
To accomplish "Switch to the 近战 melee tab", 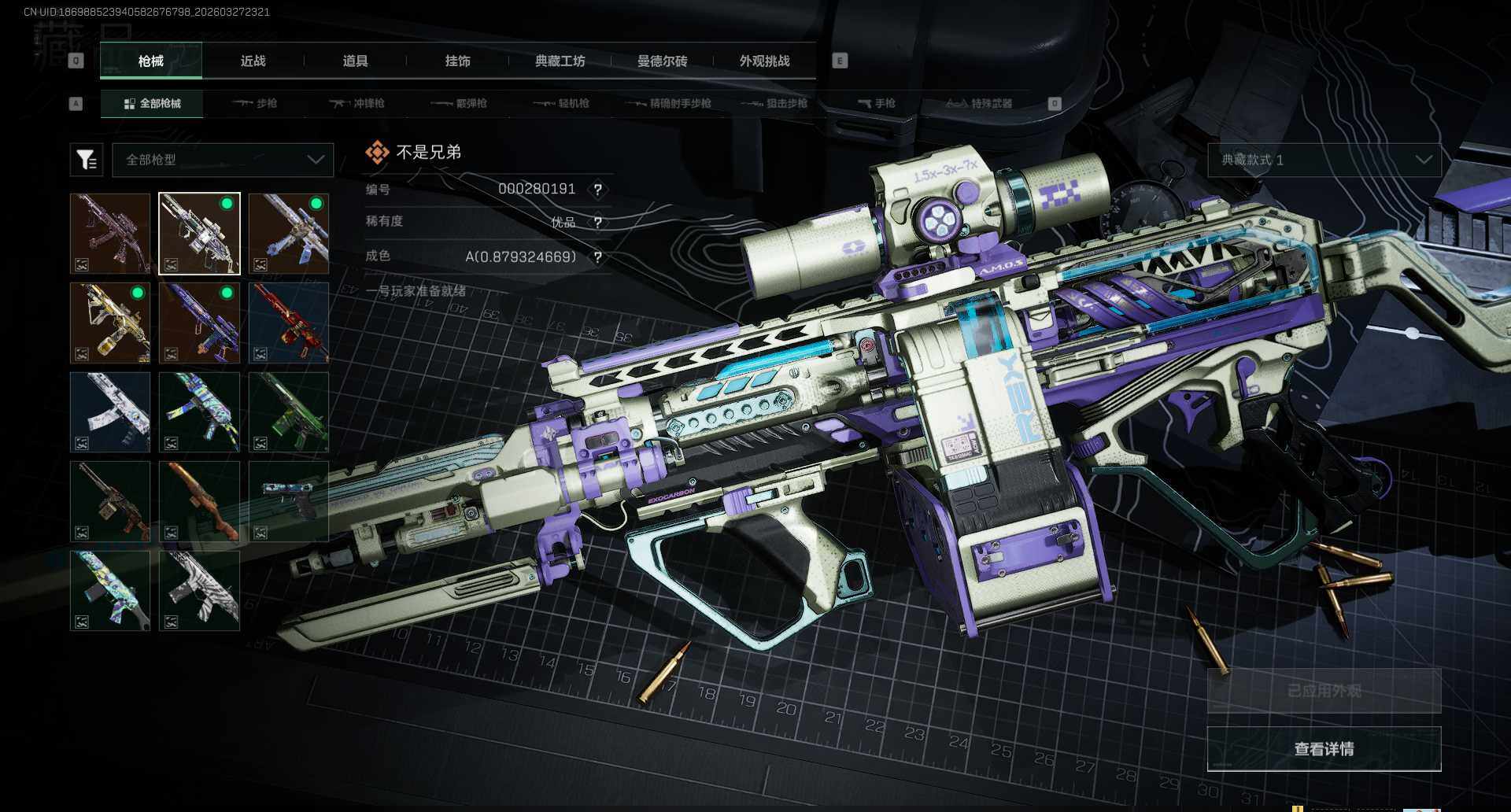I will click(253, 61).
